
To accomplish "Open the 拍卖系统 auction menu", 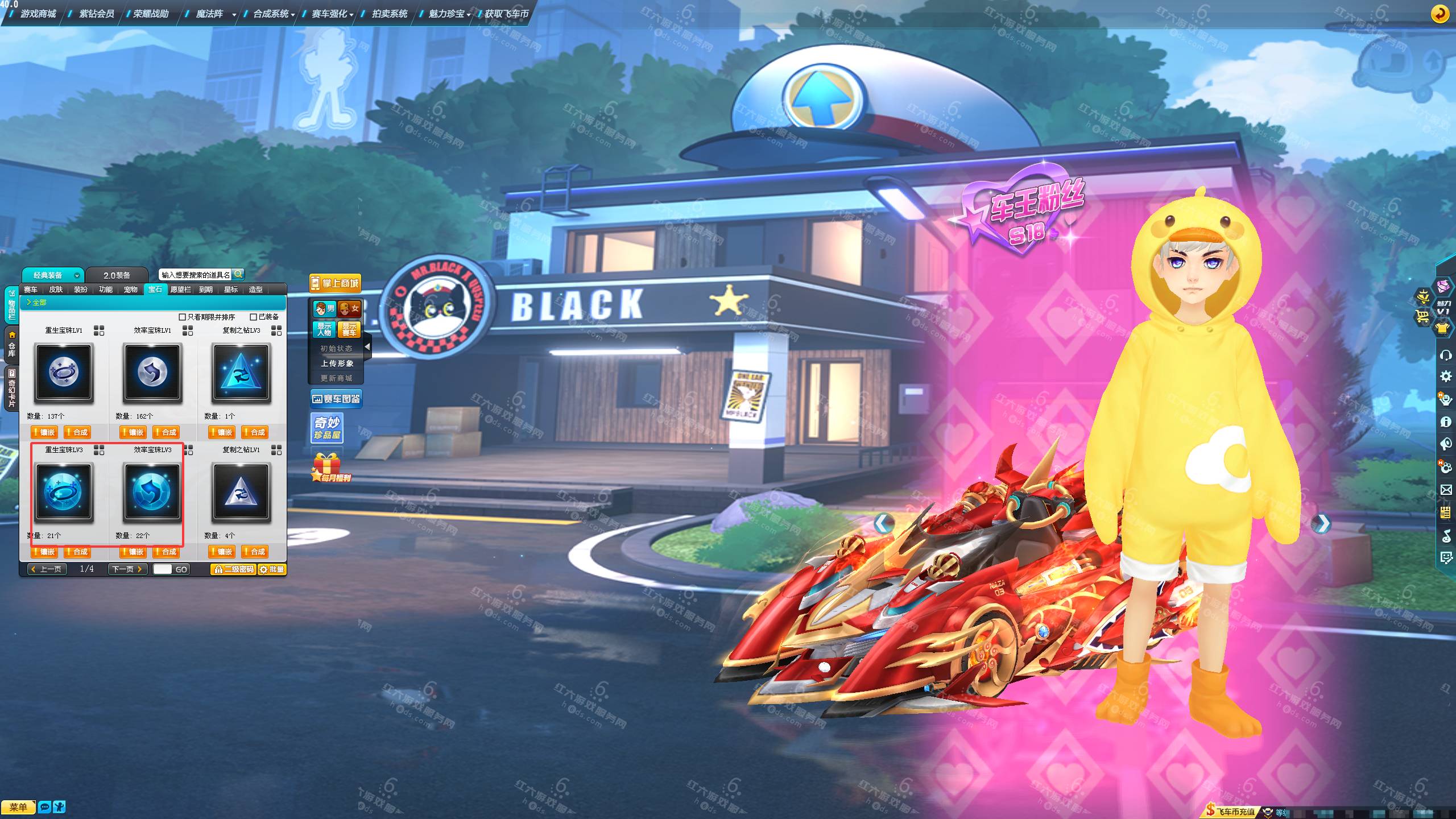I will (389, 14).
